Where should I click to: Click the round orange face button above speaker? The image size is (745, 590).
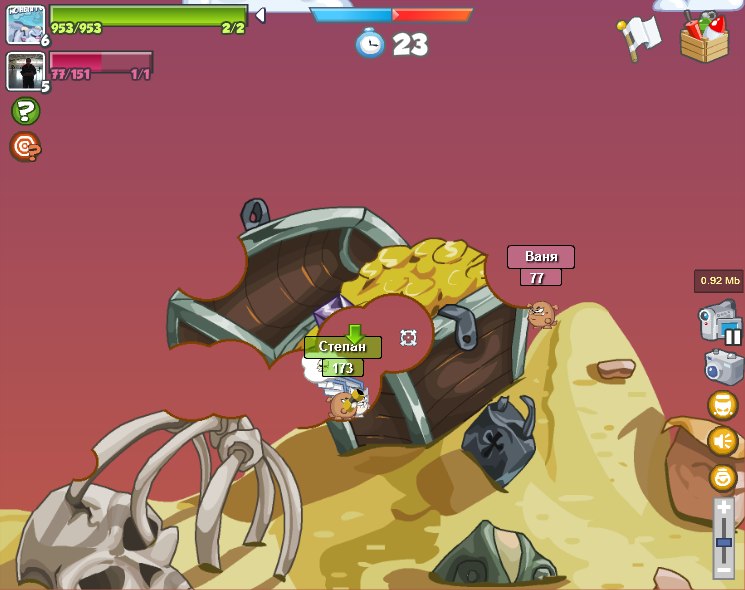tap(723, 405)
